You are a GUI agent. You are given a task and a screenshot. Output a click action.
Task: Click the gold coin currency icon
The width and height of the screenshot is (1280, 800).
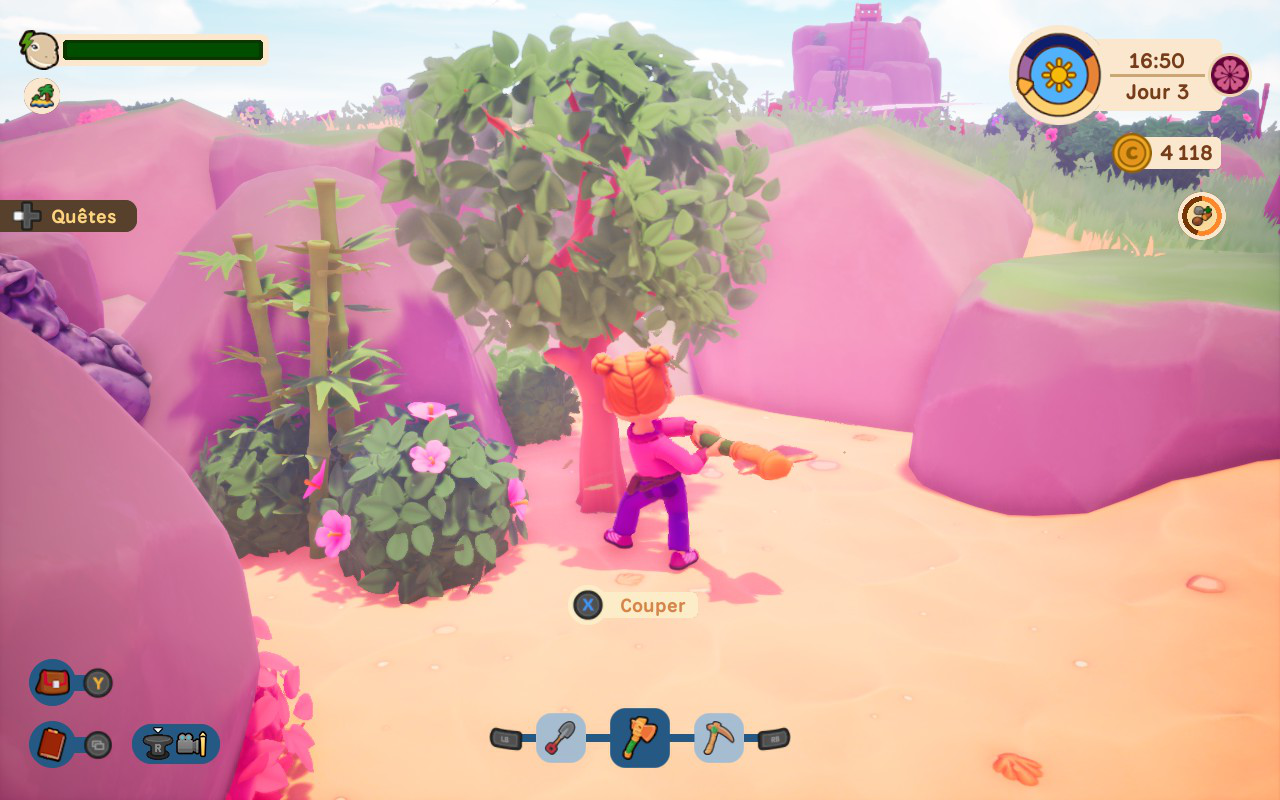1132,153
